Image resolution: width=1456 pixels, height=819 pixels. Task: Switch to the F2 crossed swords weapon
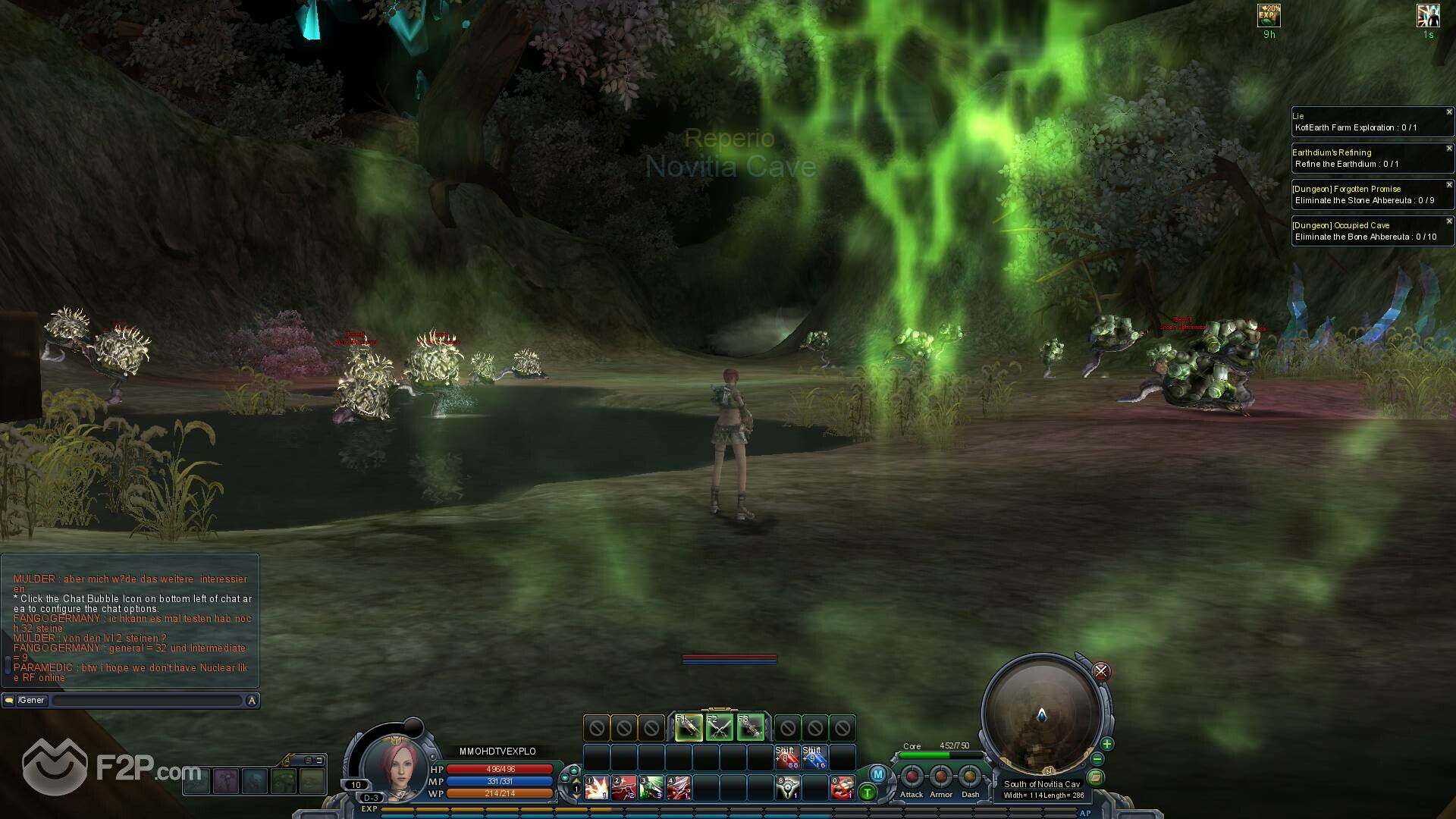point(720,728)
